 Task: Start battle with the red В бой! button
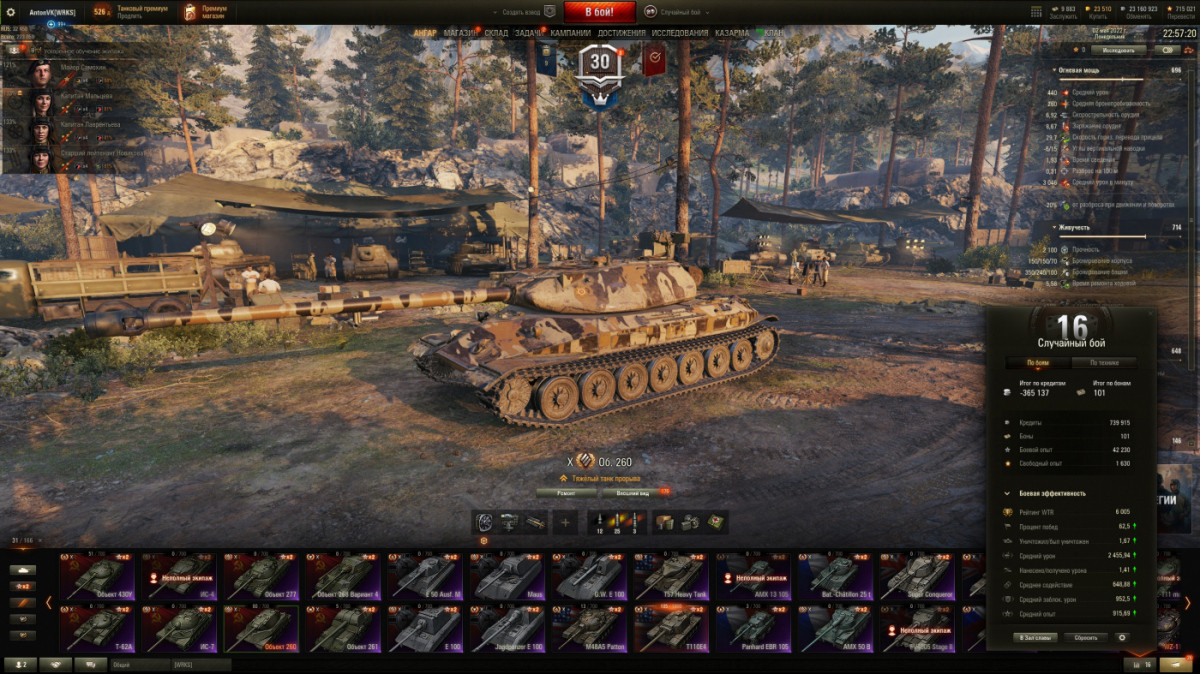600,12
